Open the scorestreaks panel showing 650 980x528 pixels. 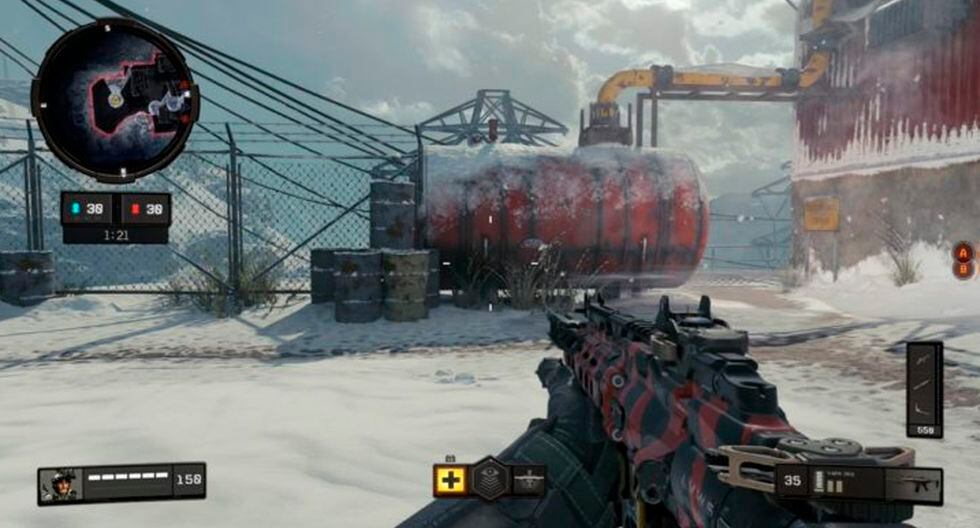tap(924, 389)
